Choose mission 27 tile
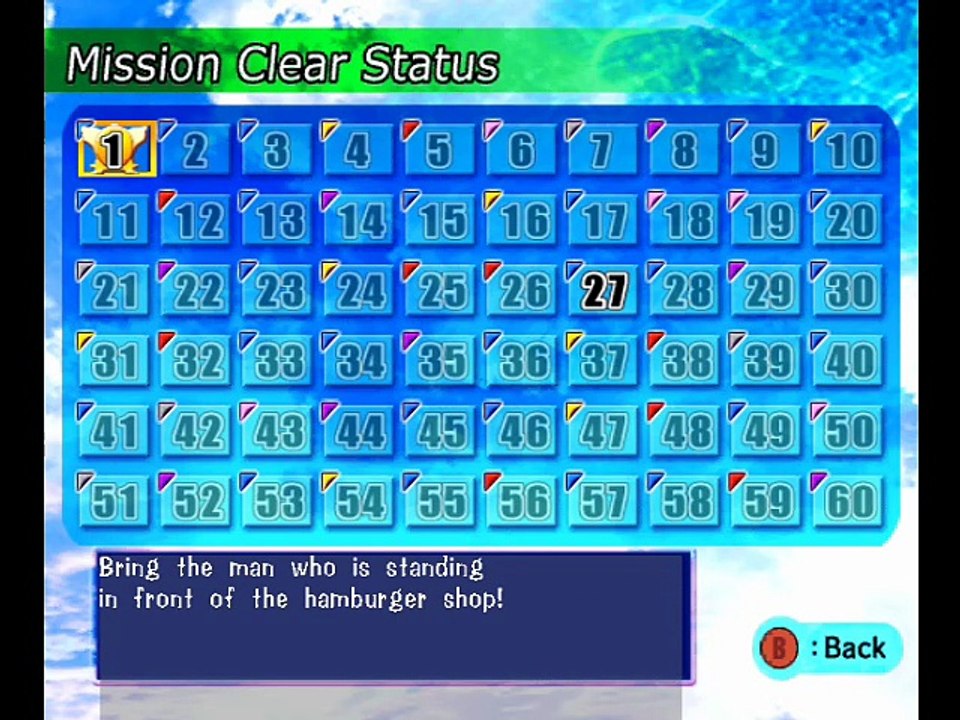960x720 pixels. pos(603,291)
